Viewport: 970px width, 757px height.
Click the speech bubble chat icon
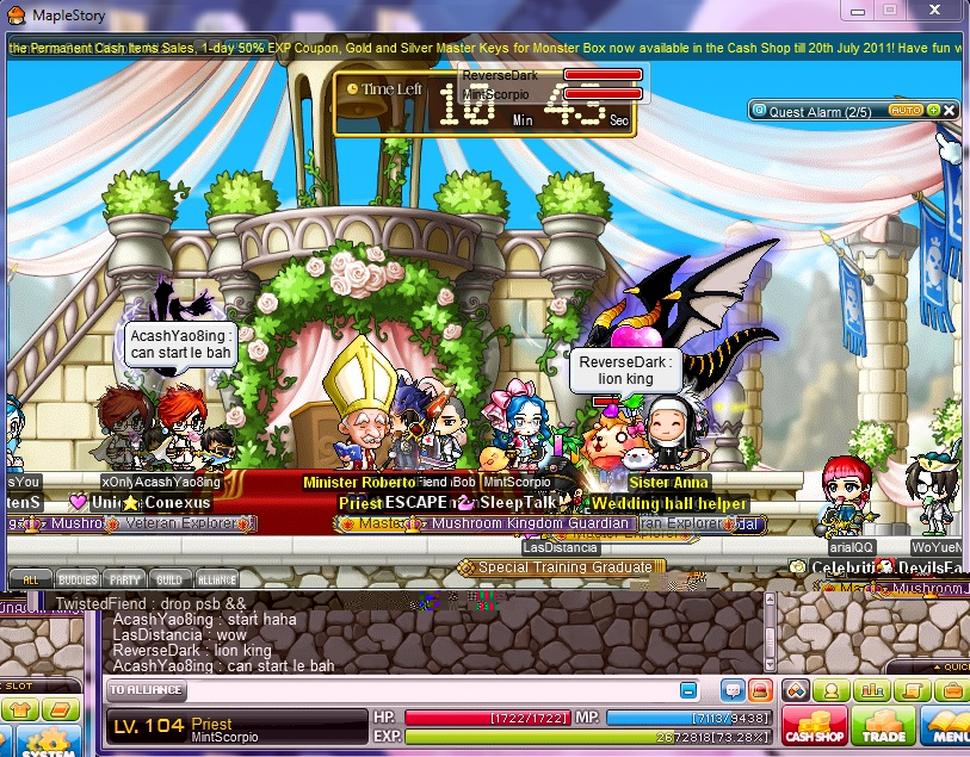tap(732, 690)
